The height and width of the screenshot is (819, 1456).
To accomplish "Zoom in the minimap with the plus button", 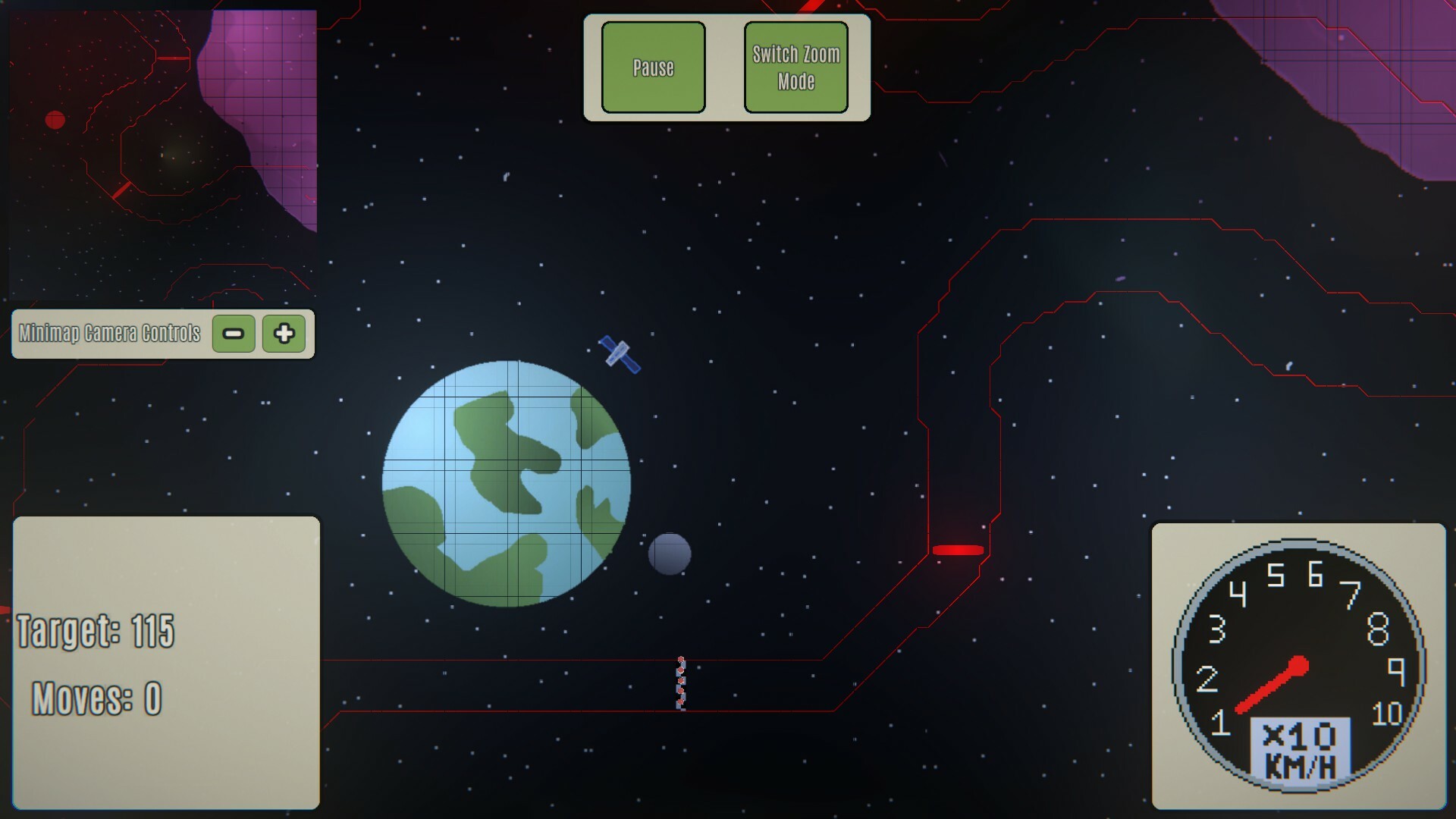I will [283, 334].
